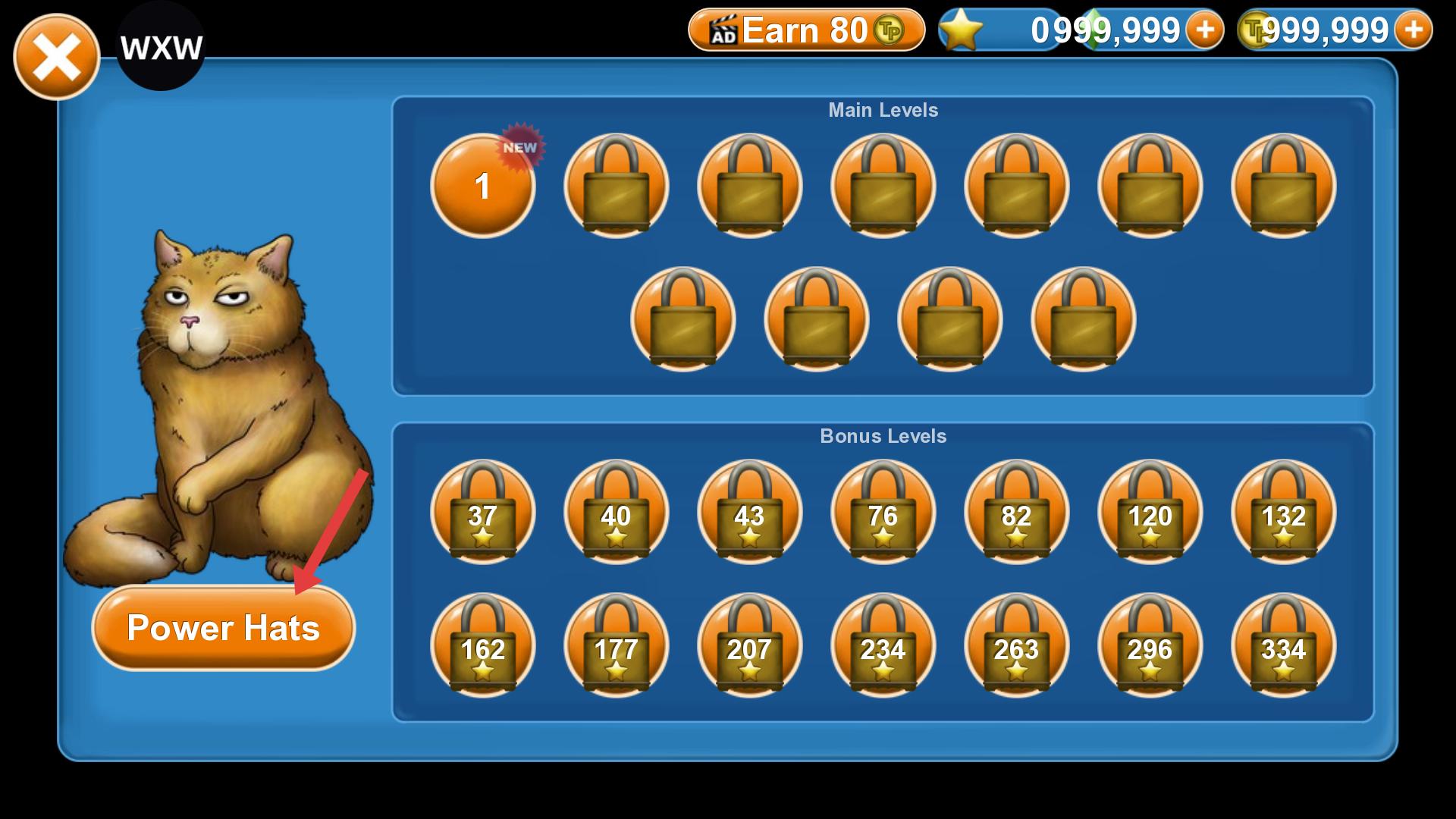Choose locked bonus level 177
The width and height of the screenshot is (1456, 819).
(x=616, y=646)
